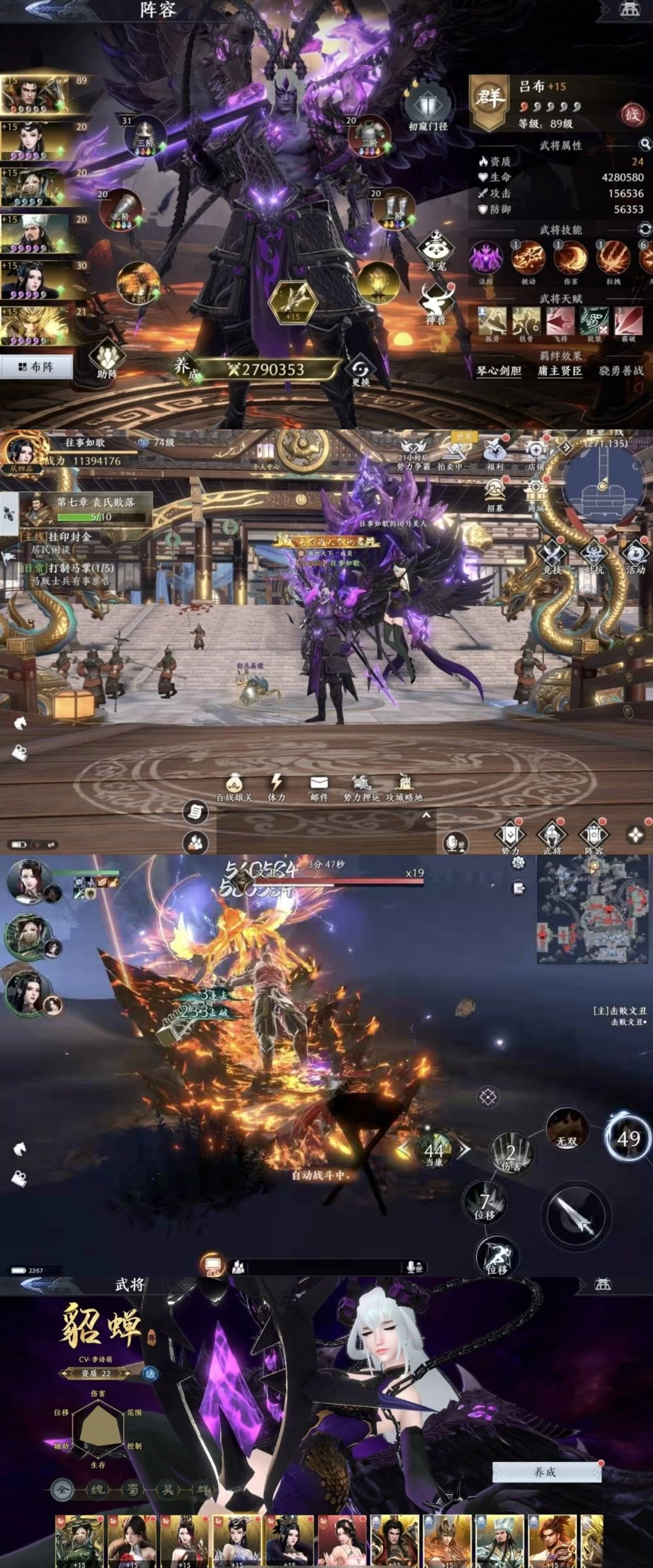Open the 福利 welfare icon
Image resolution: width=653 pixels, height=1568 pixels.
pos(495,454)
